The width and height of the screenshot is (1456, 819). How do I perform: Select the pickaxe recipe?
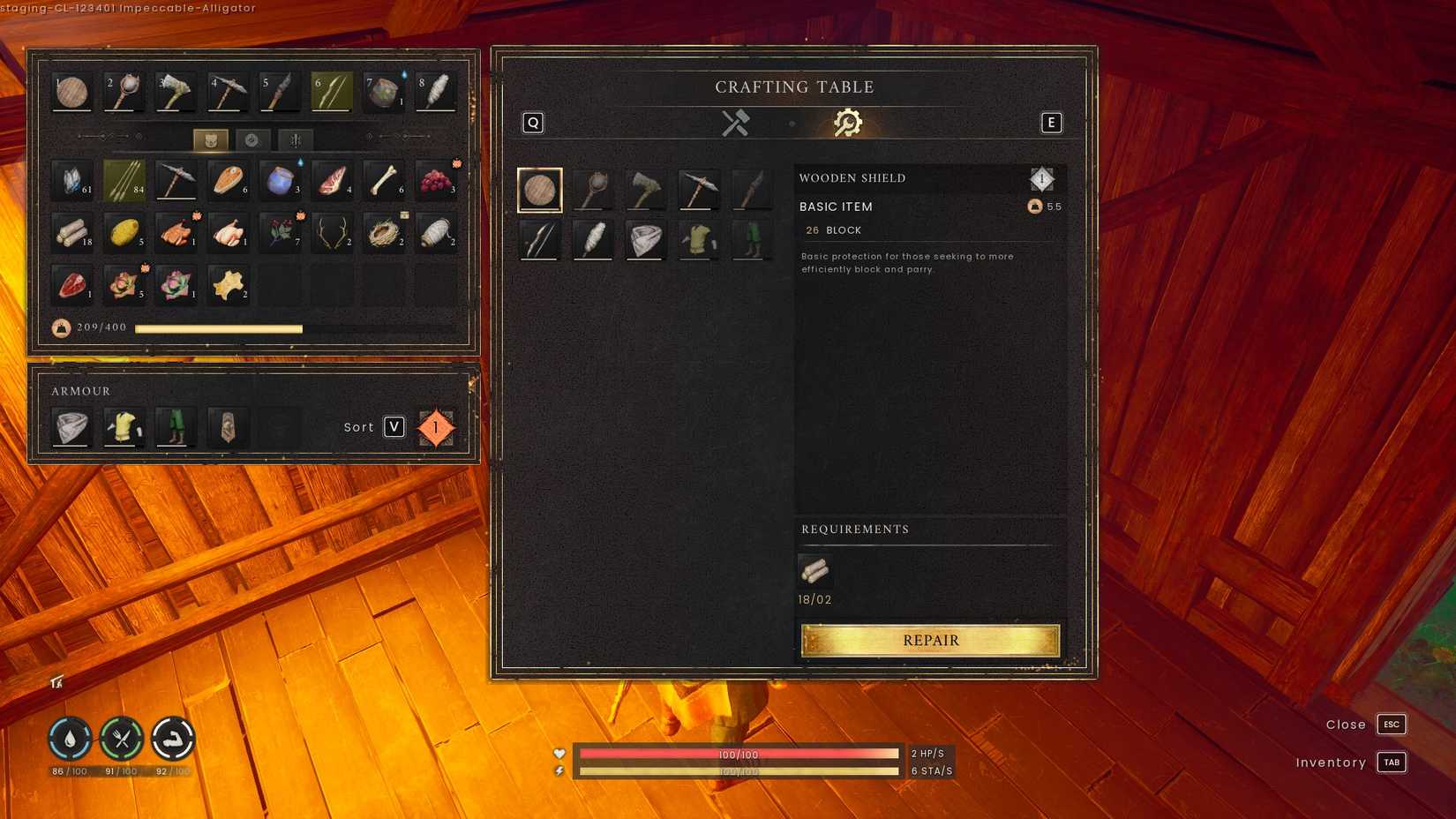pyautogui.click(x=698, y=188)
